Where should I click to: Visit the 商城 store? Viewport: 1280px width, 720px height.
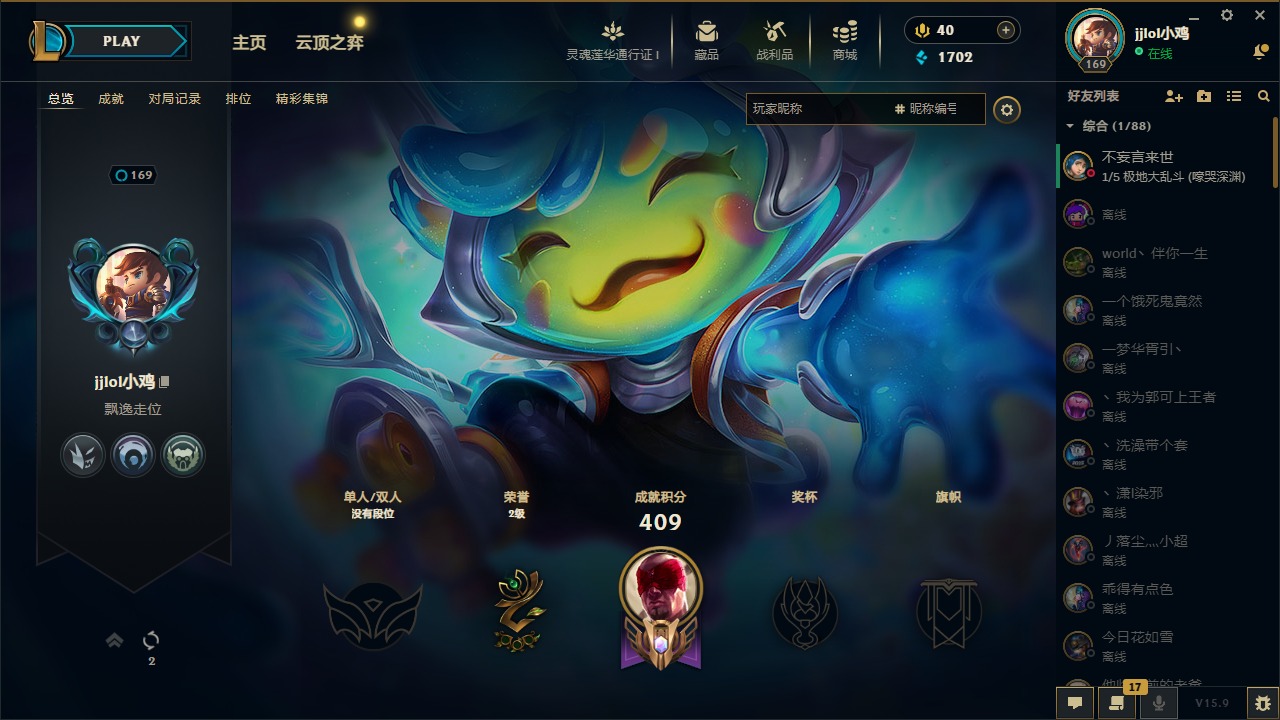[845, 41]
